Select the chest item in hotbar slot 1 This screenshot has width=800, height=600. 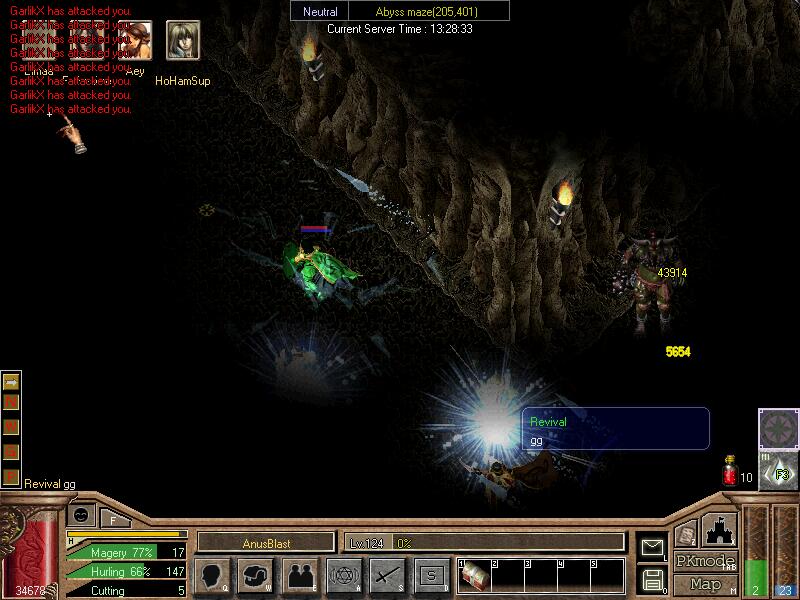pos(475,578)
